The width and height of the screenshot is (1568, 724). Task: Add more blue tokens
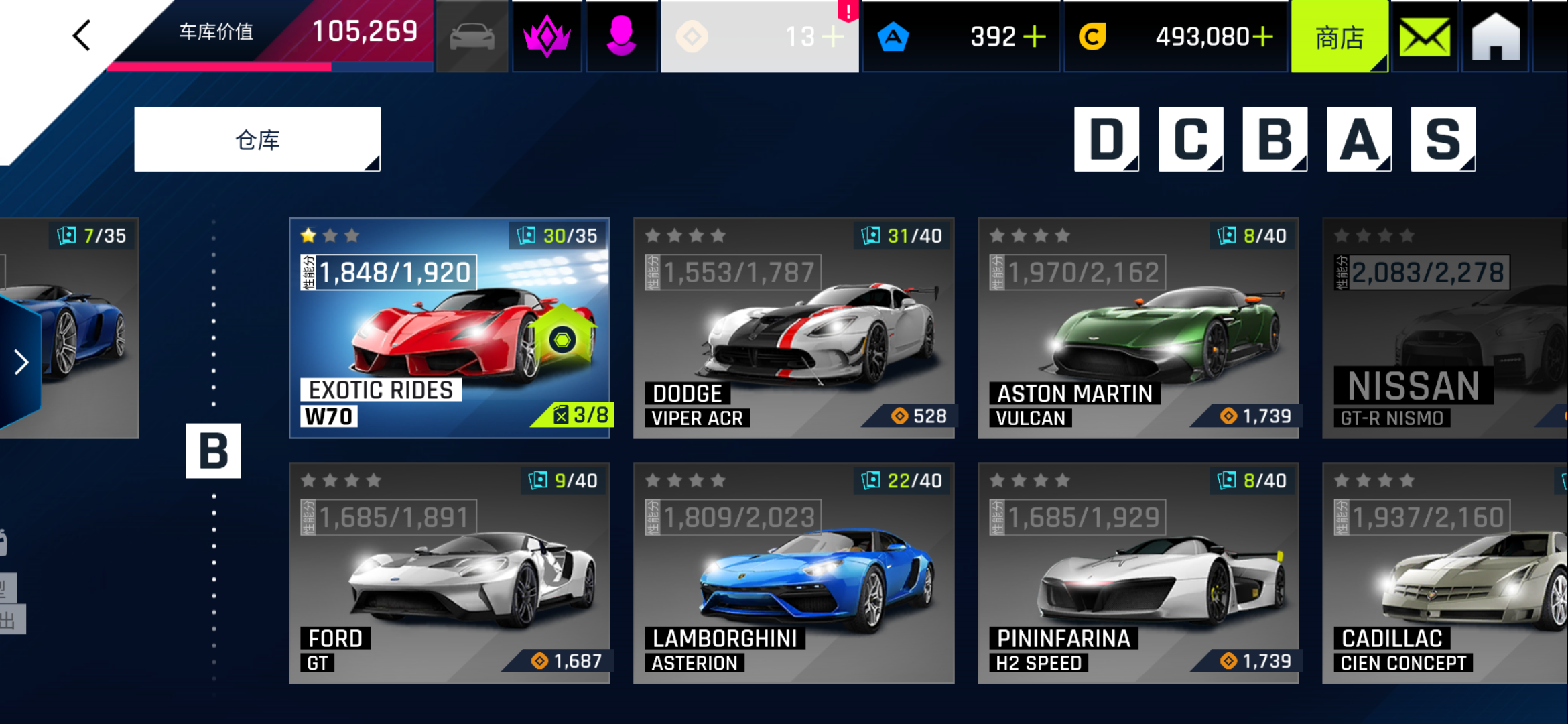1035,37
